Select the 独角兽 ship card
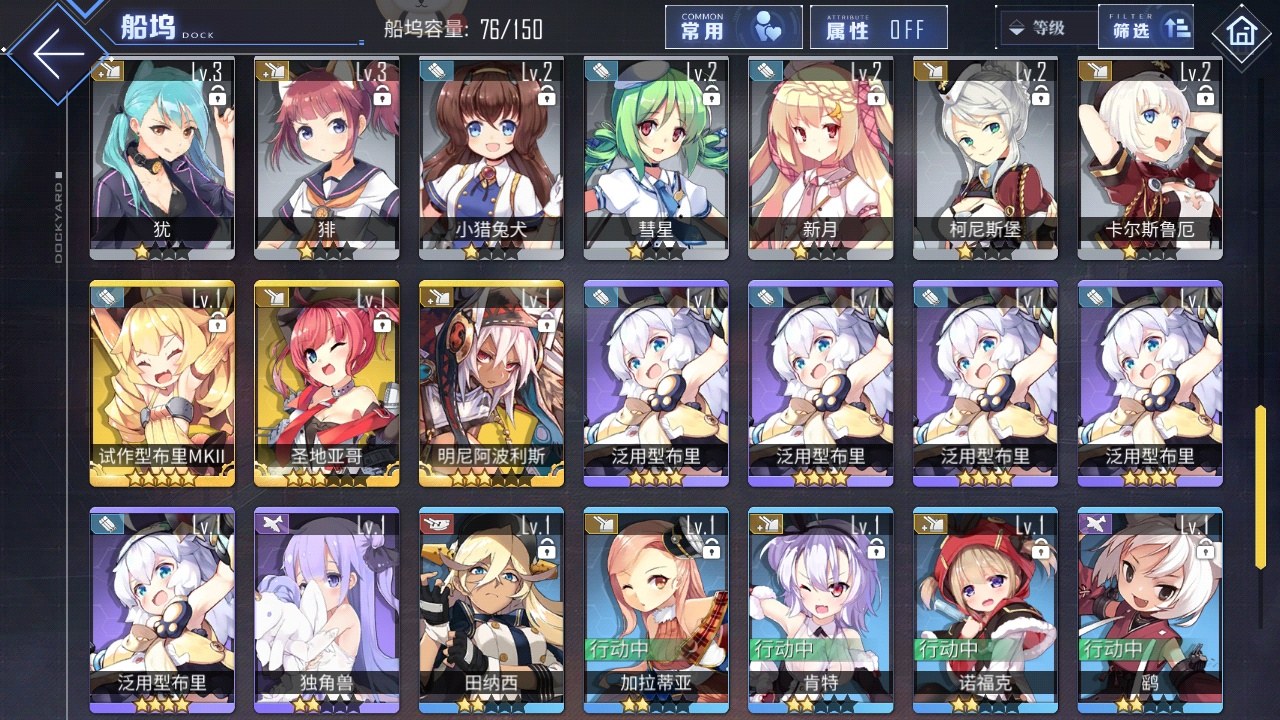This screenshot has width=1280, height=720. point(326,608)
